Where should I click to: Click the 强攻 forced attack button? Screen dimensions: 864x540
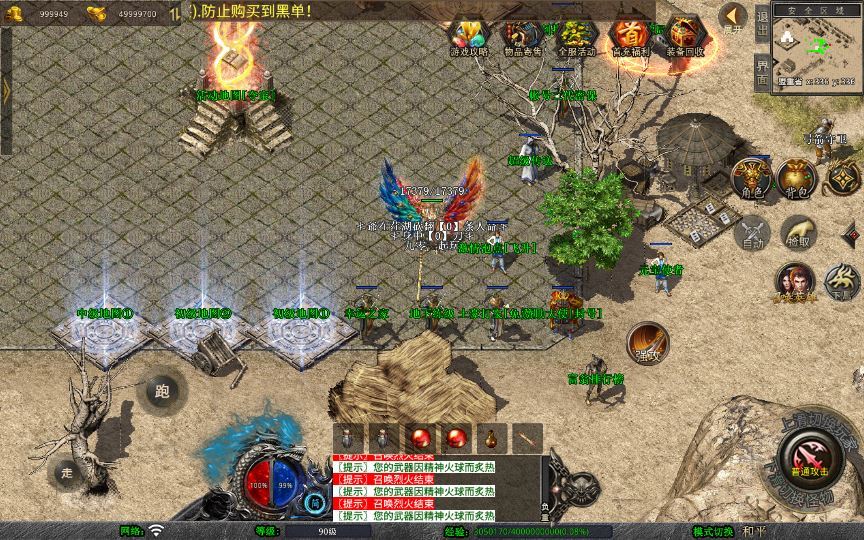[647, 342]
